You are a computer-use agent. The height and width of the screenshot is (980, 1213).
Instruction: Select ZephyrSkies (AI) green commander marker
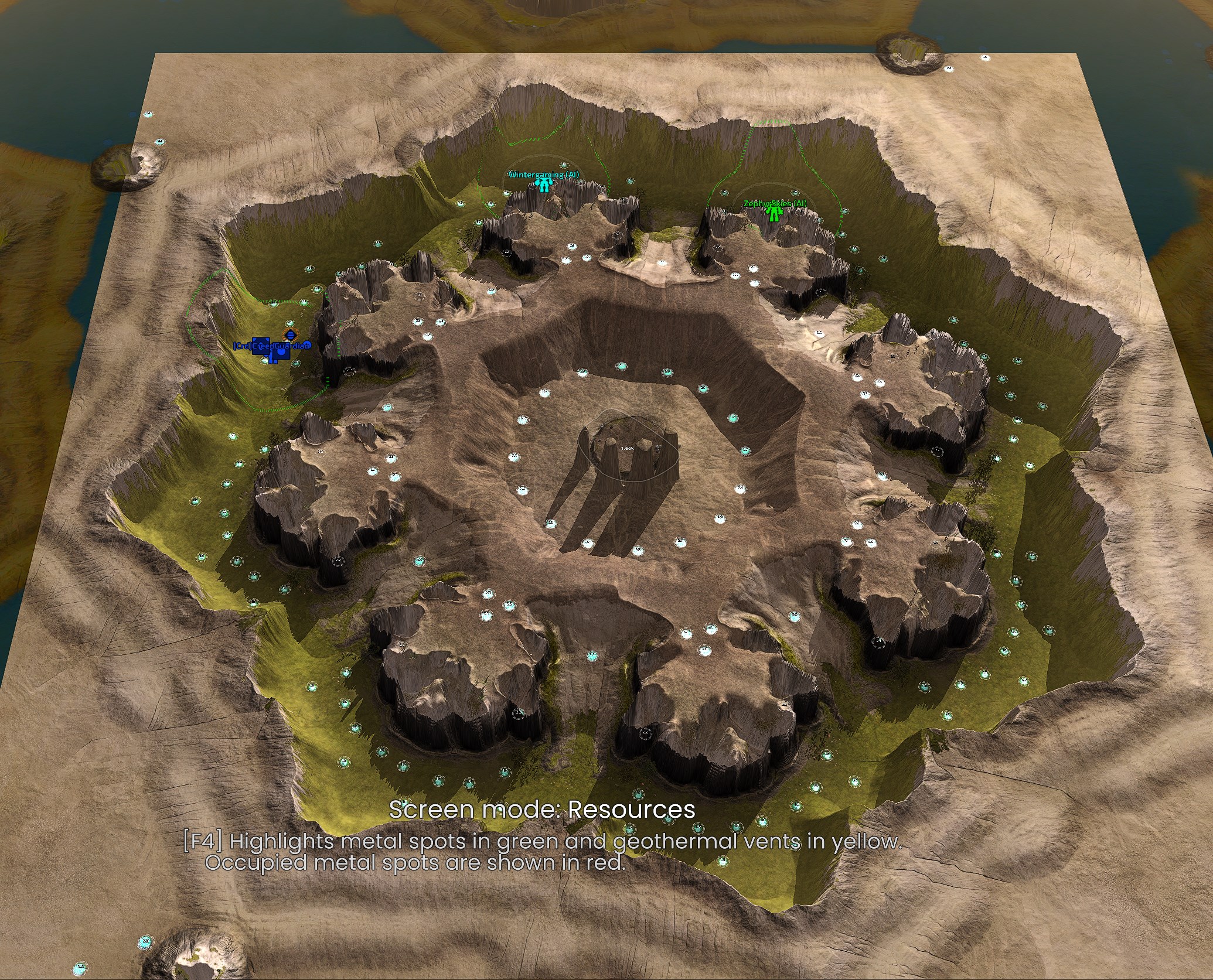775,214
